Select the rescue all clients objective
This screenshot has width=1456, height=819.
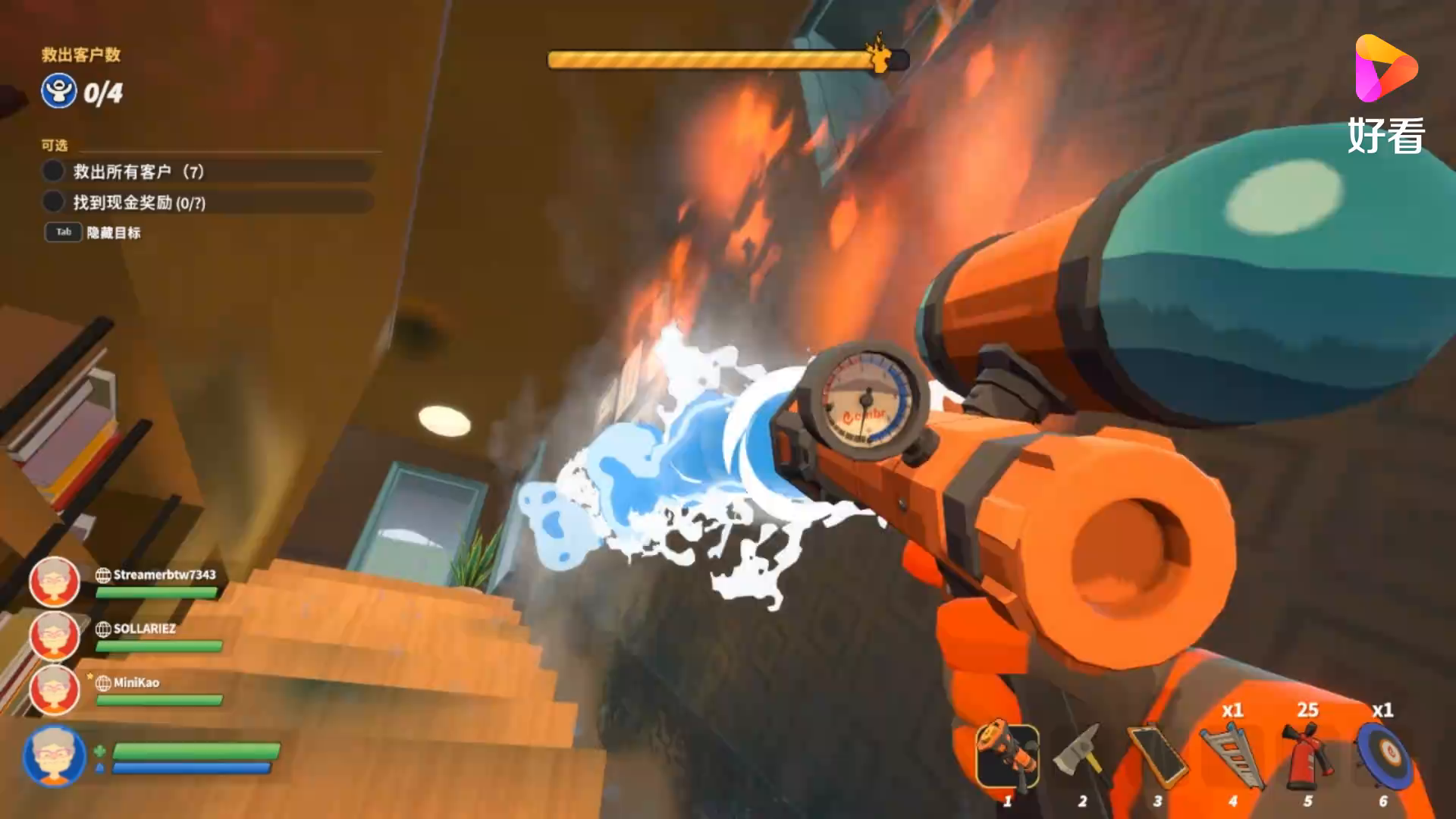(x=138, y=171)
